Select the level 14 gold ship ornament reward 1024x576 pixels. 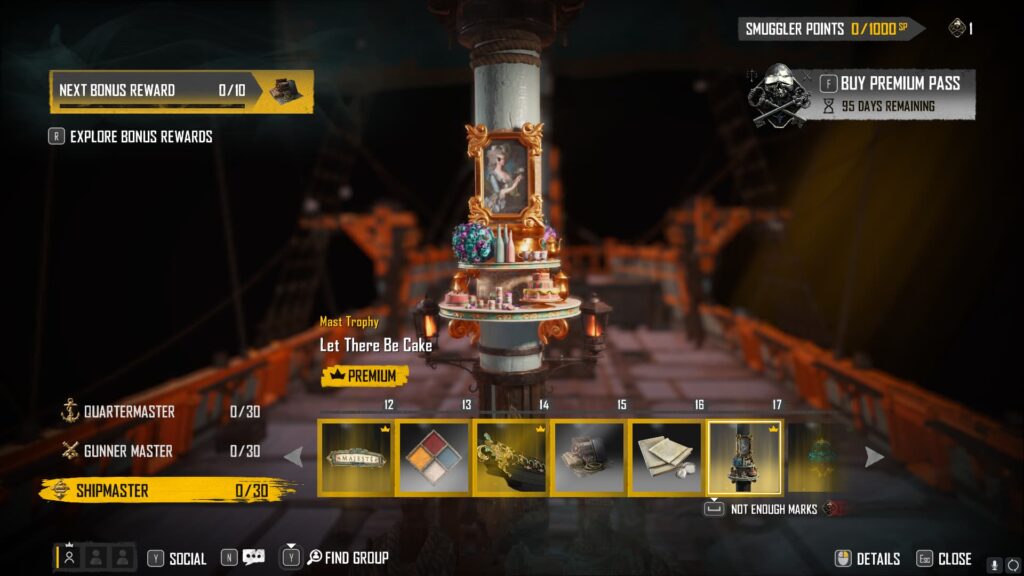[x=511, y=458]
